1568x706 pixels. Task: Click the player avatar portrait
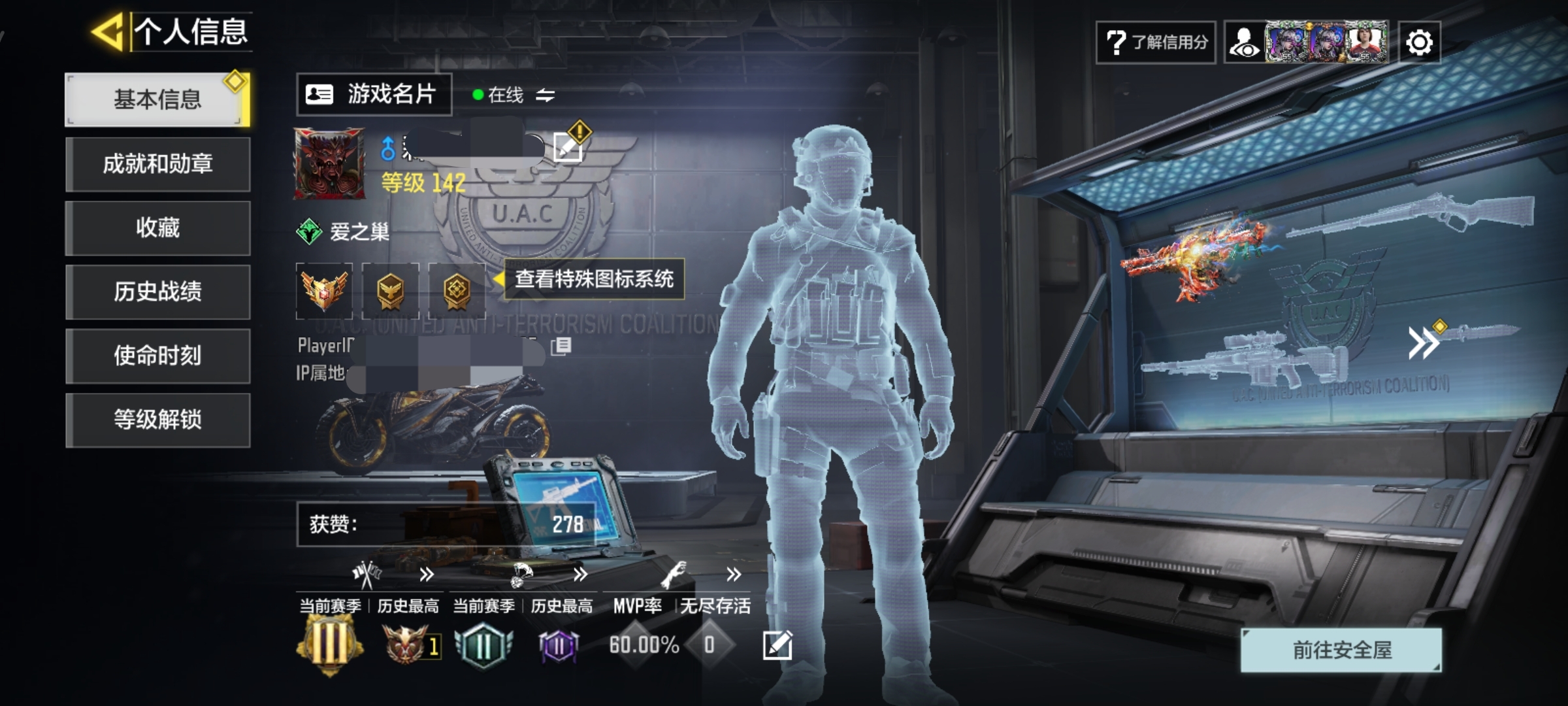[x=329, y=163]
